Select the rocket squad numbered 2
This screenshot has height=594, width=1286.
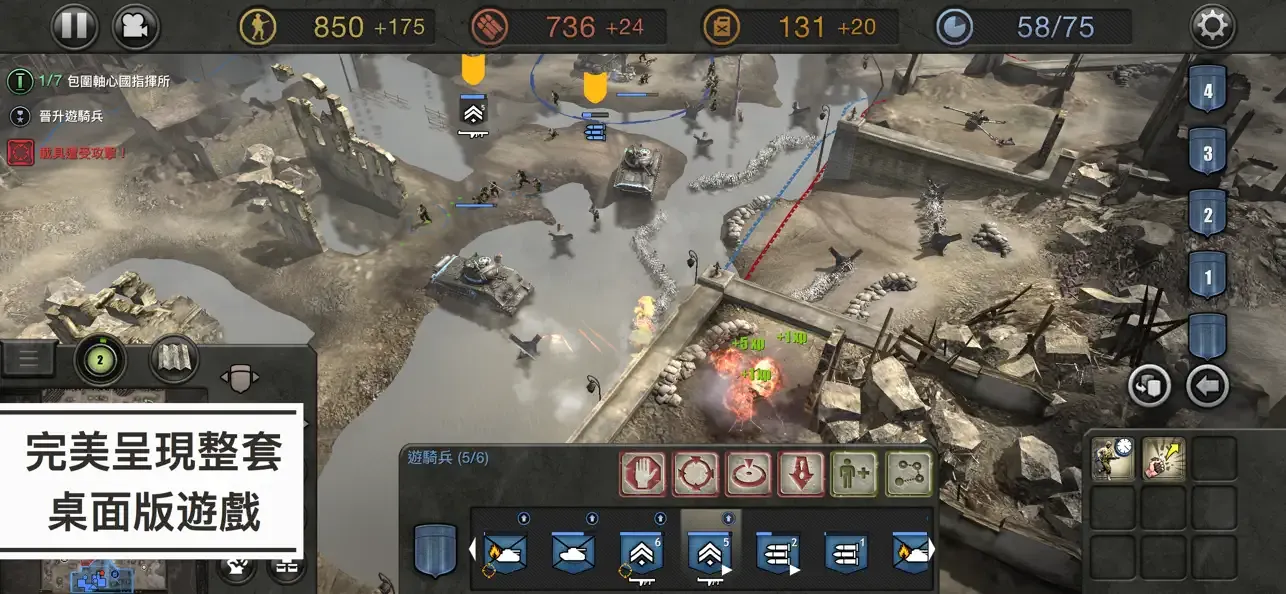tap(777, 552)
